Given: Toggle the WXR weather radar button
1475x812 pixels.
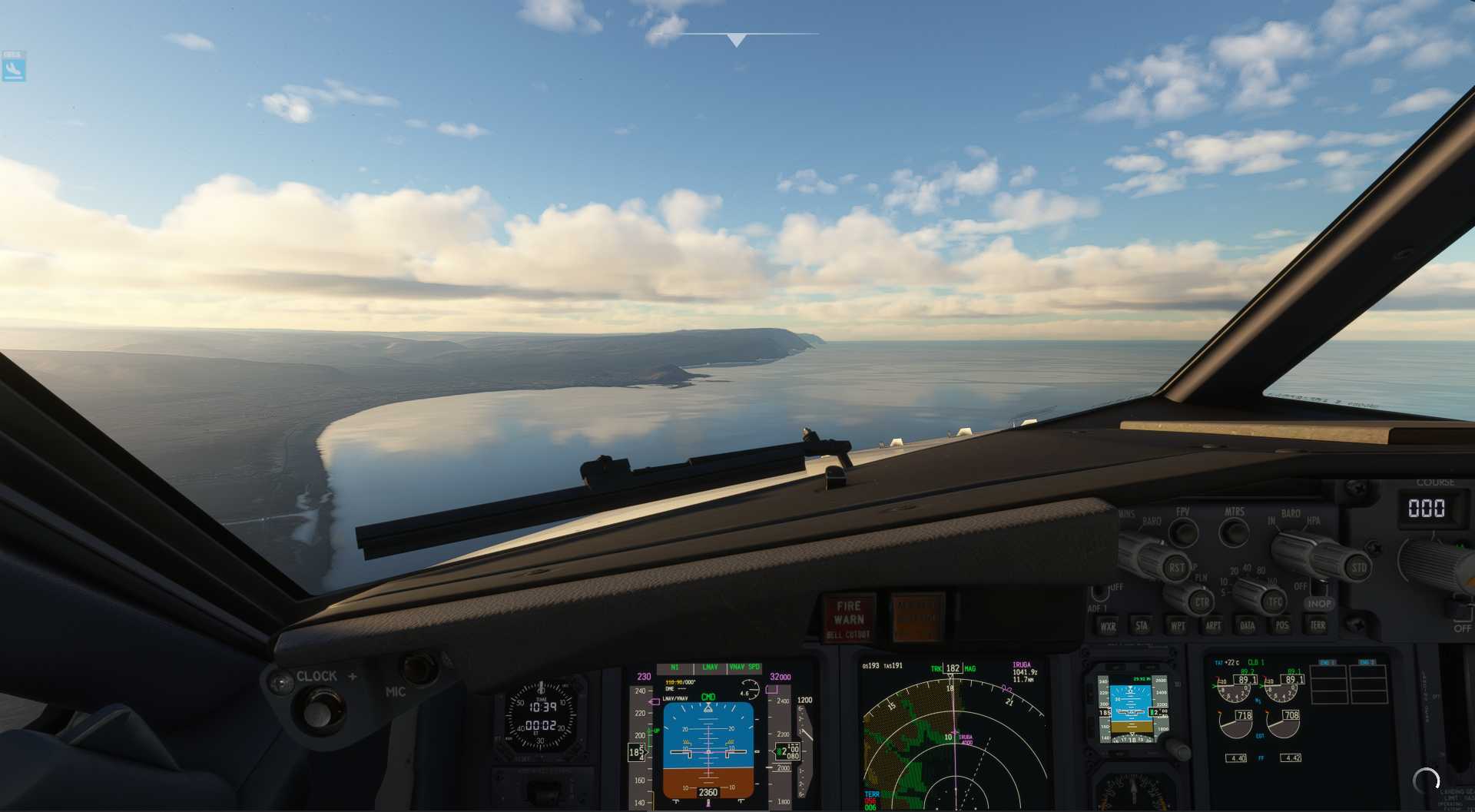Looking at the screenshot, I should pos(1108,626).
